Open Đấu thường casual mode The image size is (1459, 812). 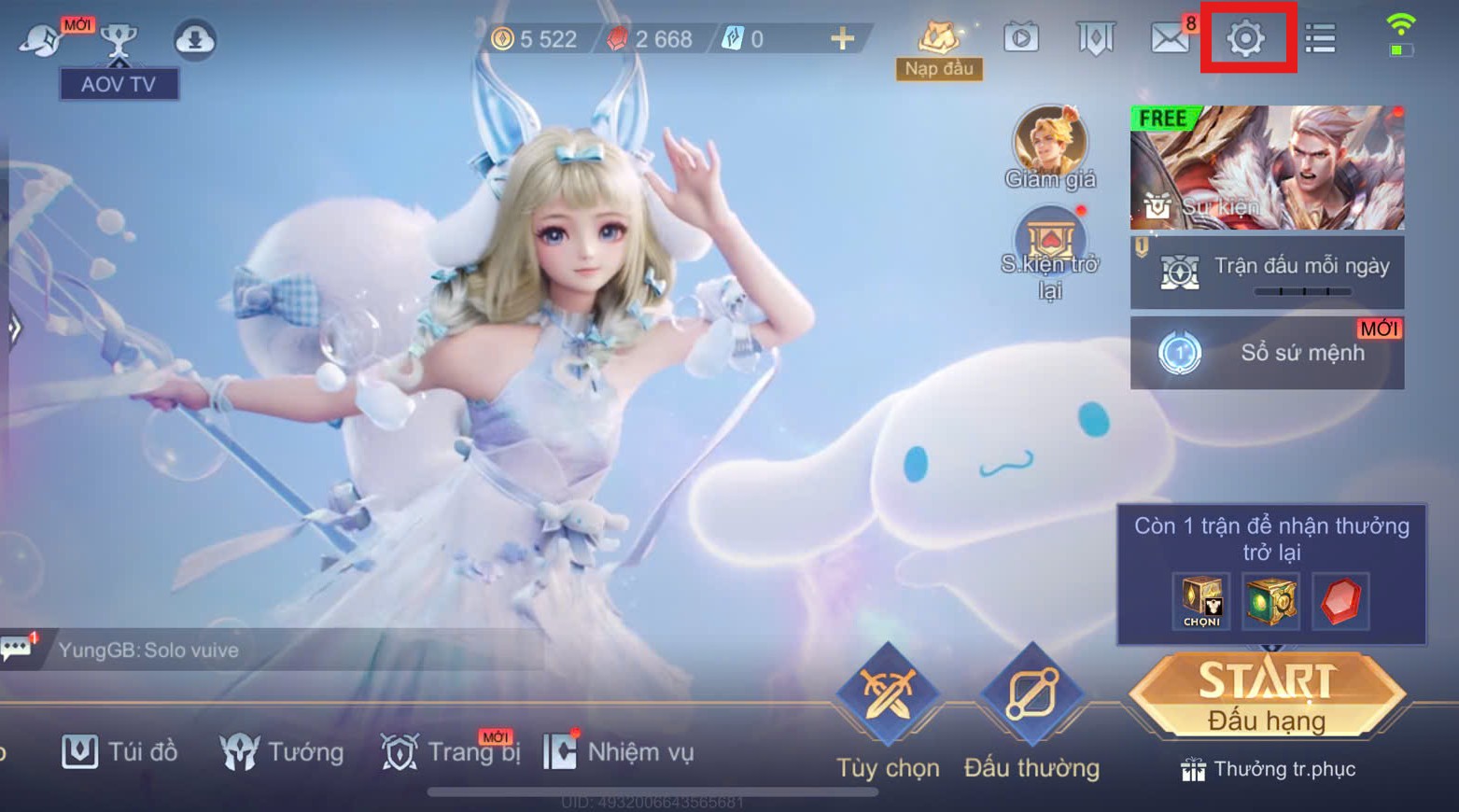pos(1031,695)
